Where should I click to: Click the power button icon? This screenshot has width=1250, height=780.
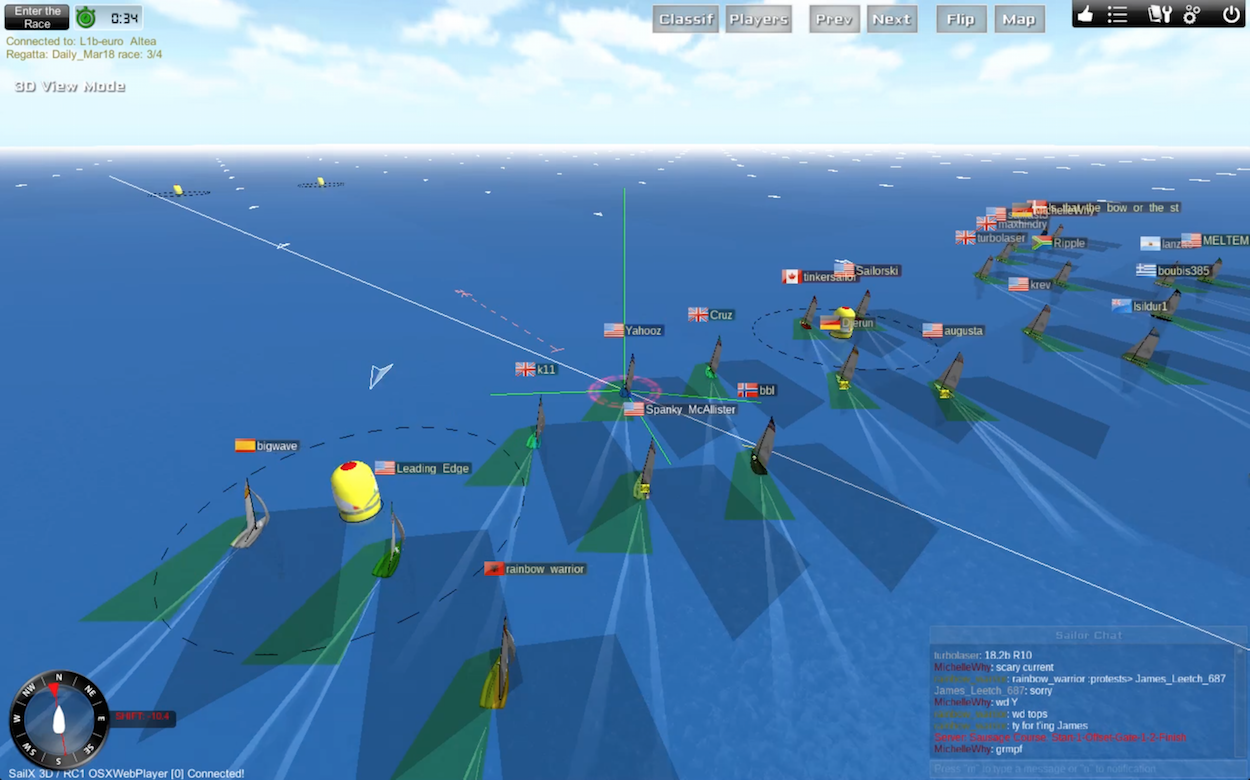pos(1231,14)
